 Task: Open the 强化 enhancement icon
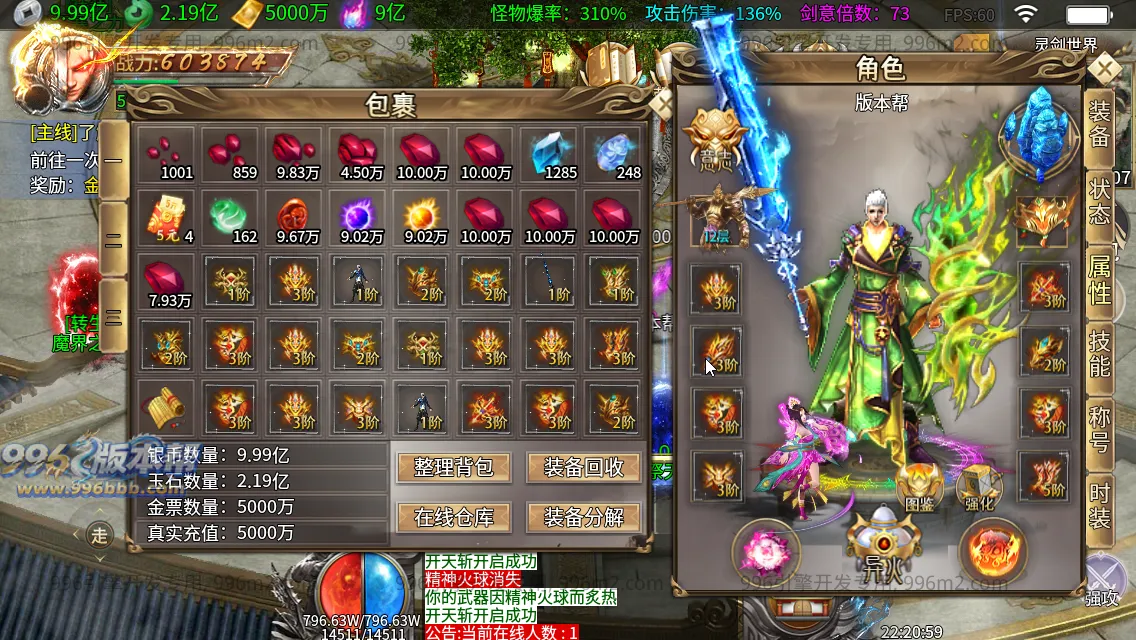point(979,487)
